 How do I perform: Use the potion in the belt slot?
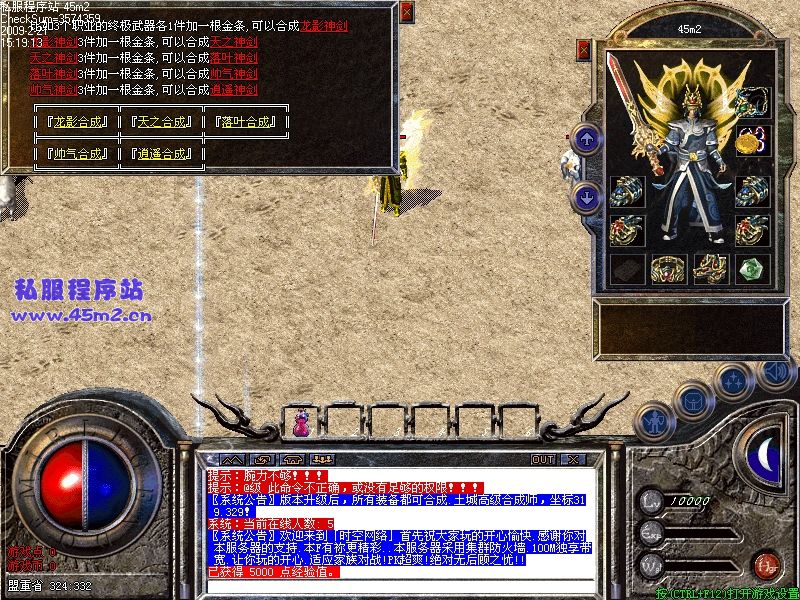(299, 425)
